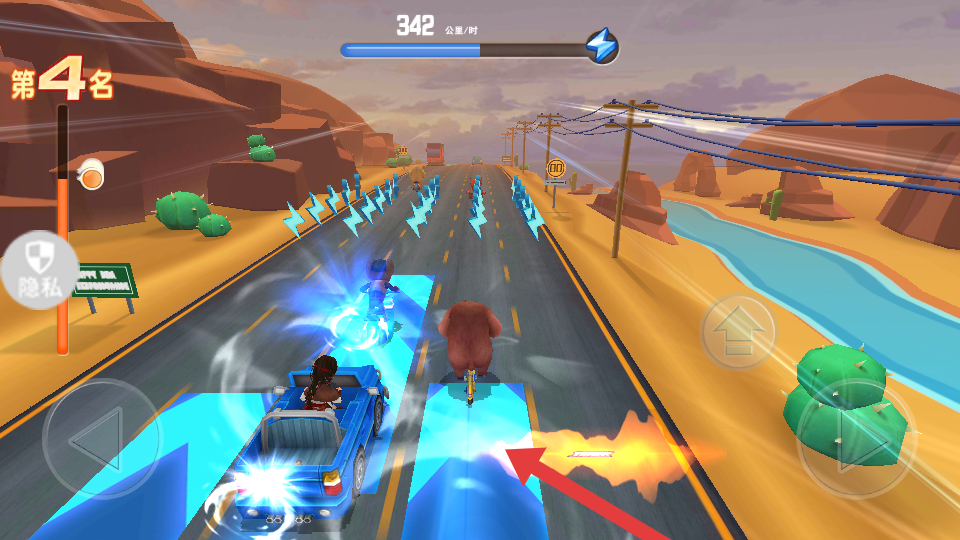Open the 隐私 privacy shield button
Screen dimensions: 960x540
(x=39, y=270)
